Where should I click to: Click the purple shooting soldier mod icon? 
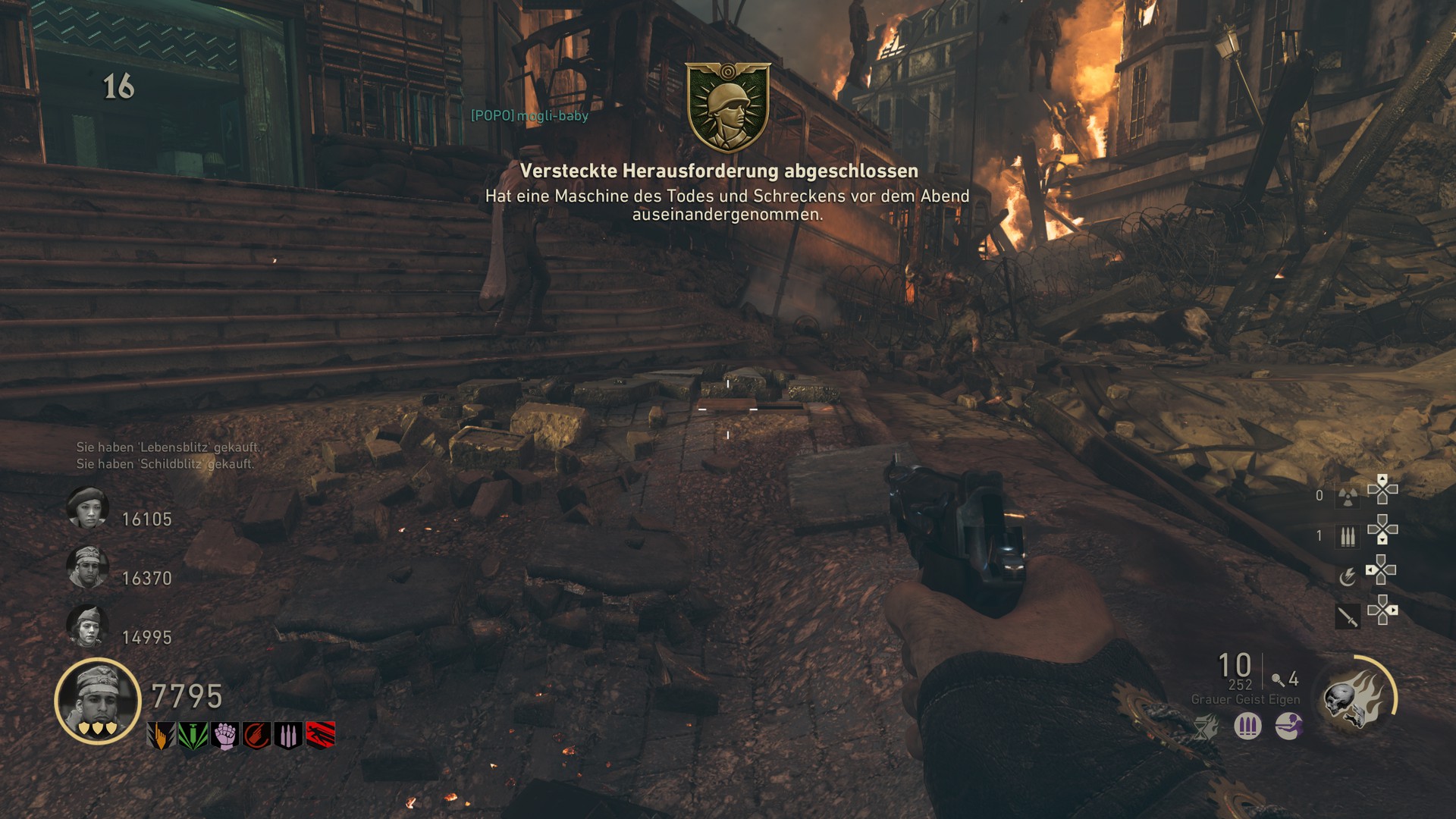[1288, 726]
